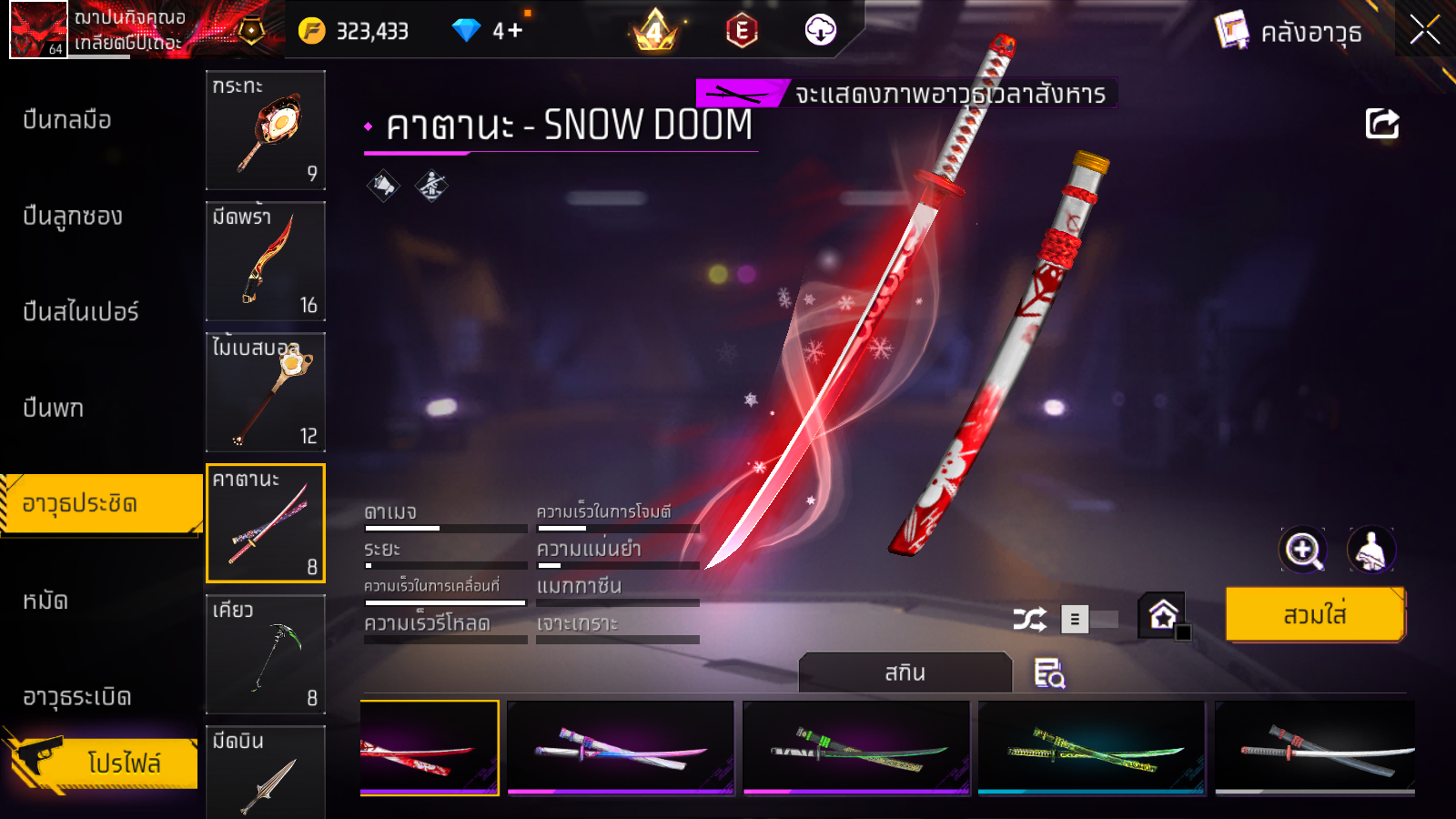
Task: Choose the ไม้เบสบอล baseball bat weapon
Action: pyautogui.click(x=266, y=392)
